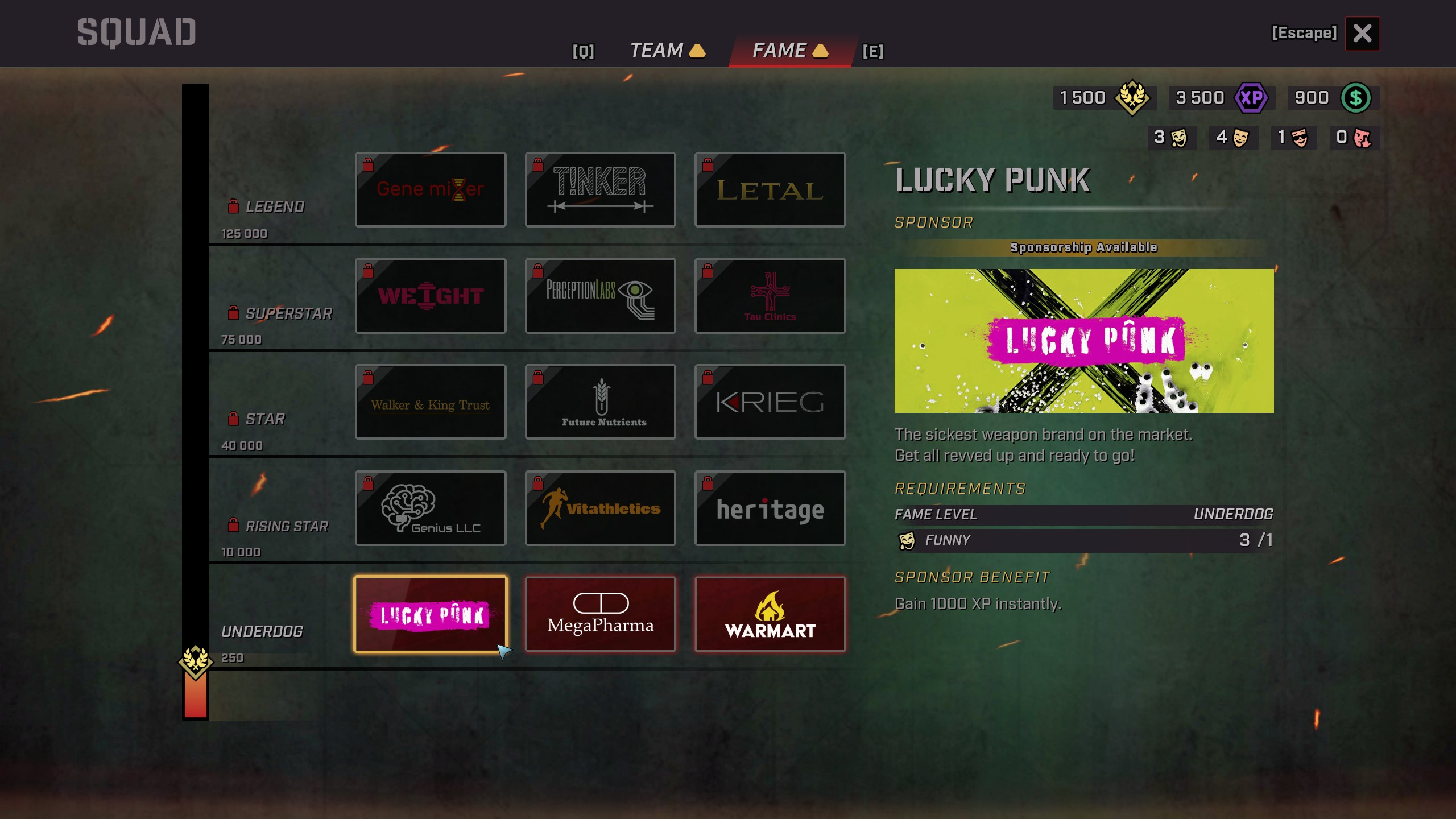
Task: Switch to the TEAM tab
Action: (657, 51)
